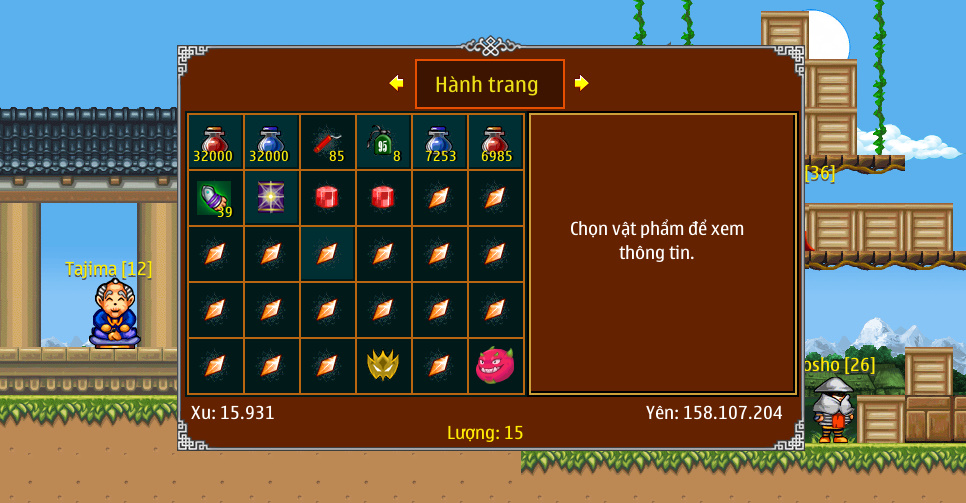Choose the green scroll item with 39

[215, 198]
